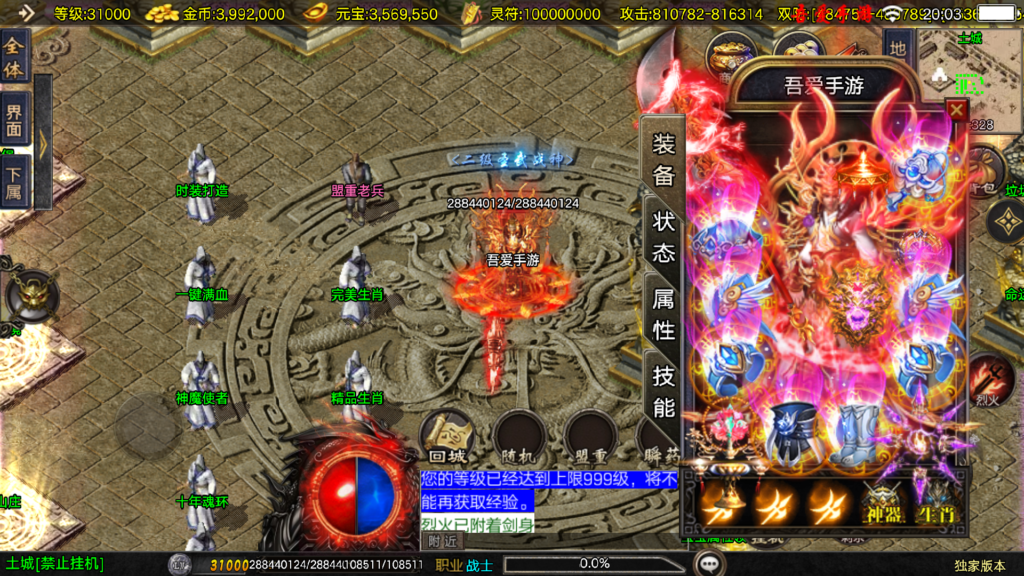Activate the 烈火 flame skill icon

[x=989, y=377]
